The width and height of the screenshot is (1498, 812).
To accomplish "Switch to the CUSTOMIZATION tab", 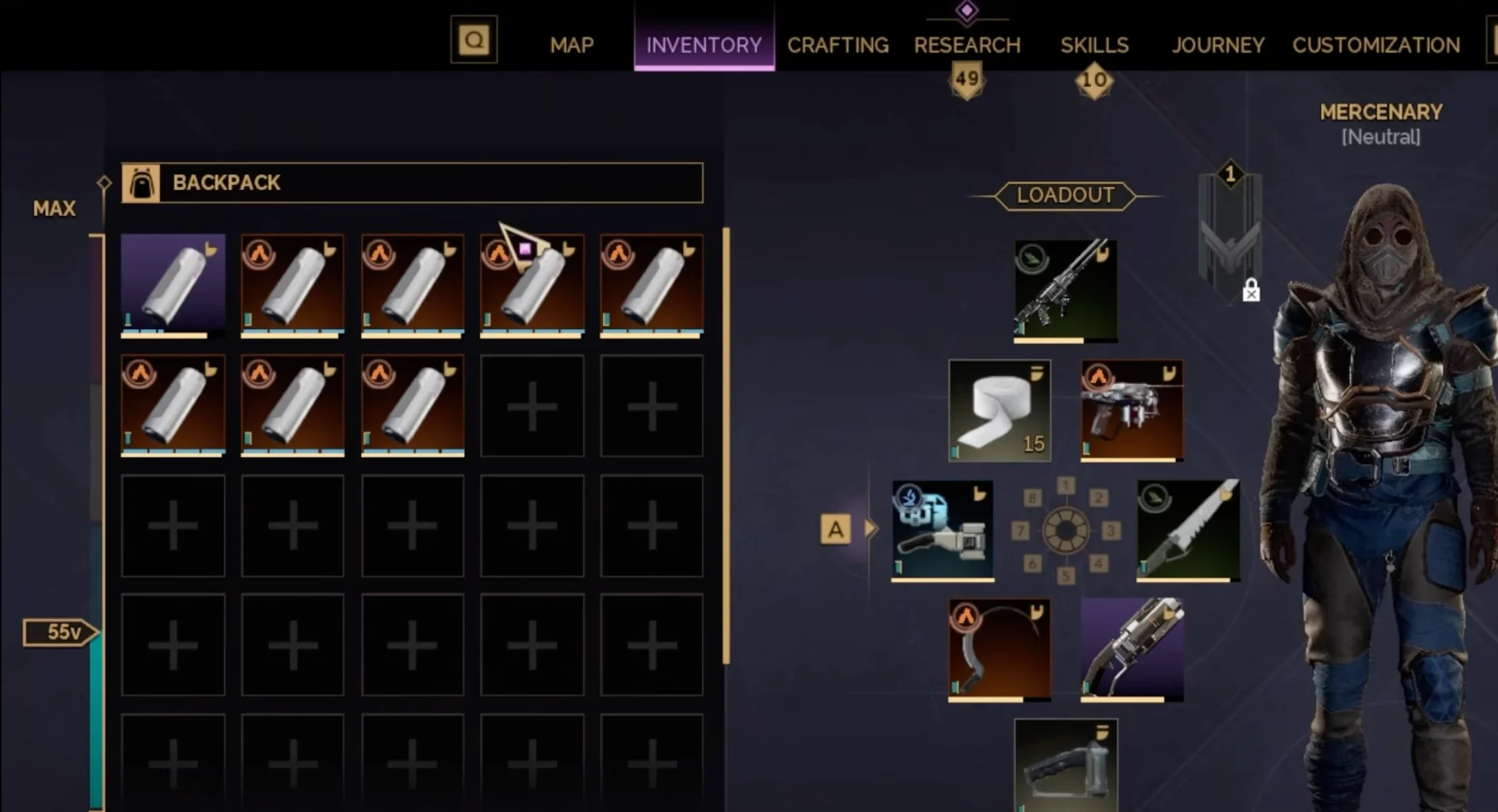I will click(x=1376, y=45).
